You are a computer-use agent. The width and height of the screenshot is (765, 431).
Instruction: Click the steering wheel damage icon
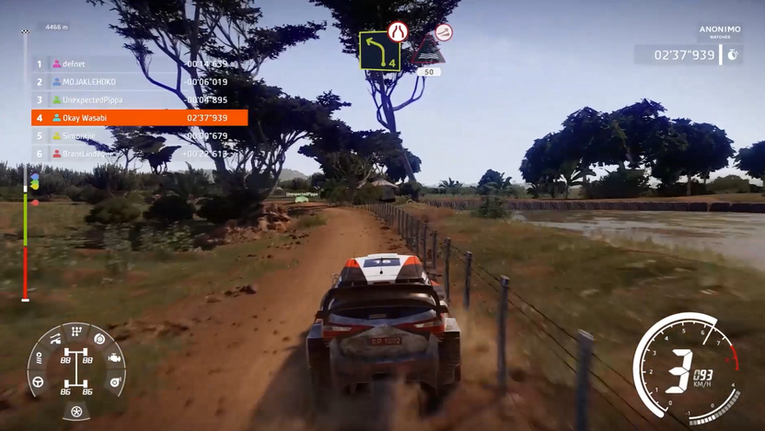click(38, 382)
